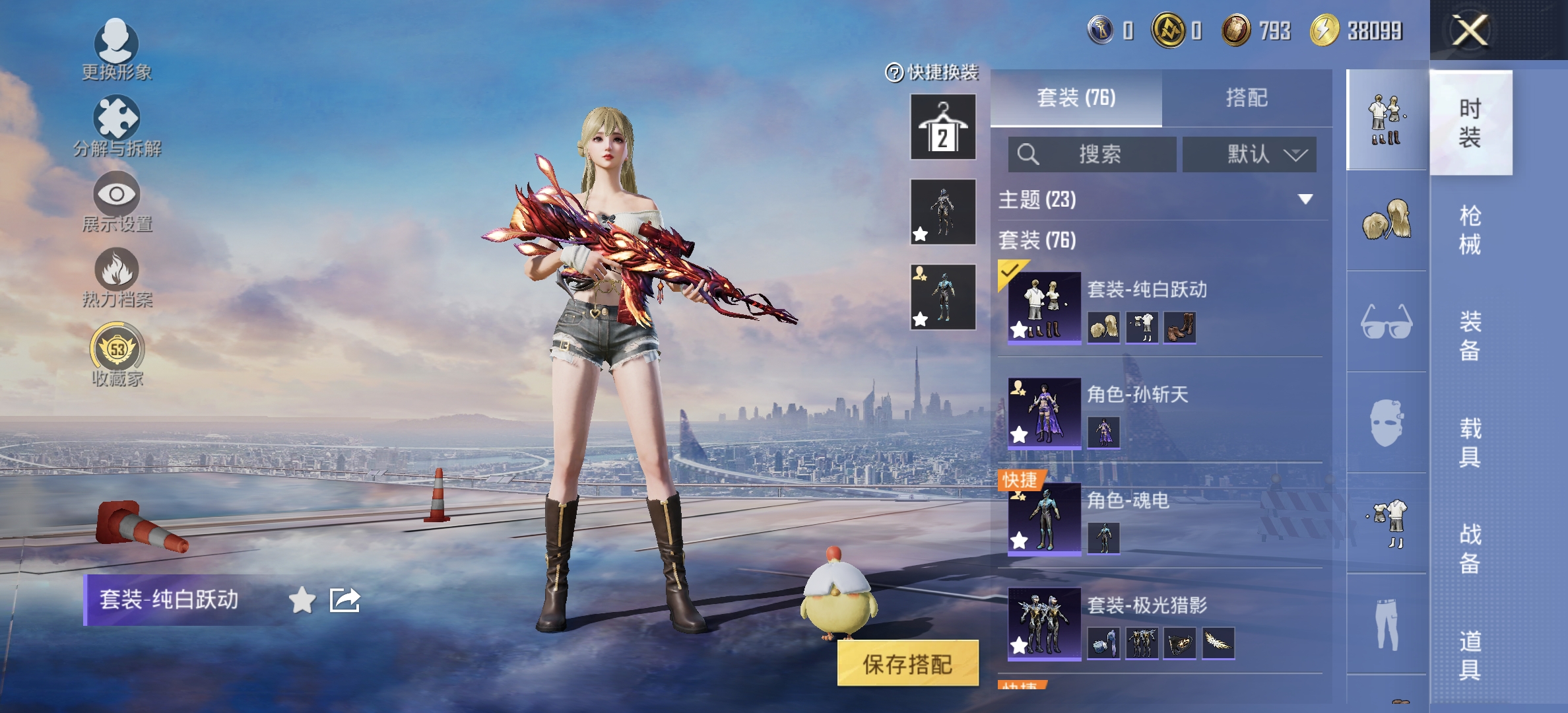Image resolution: width=1568 pixels, height=713 pixels.
Task: Click the quick-change hanger slot showing 2
Action: coord(942,127)
